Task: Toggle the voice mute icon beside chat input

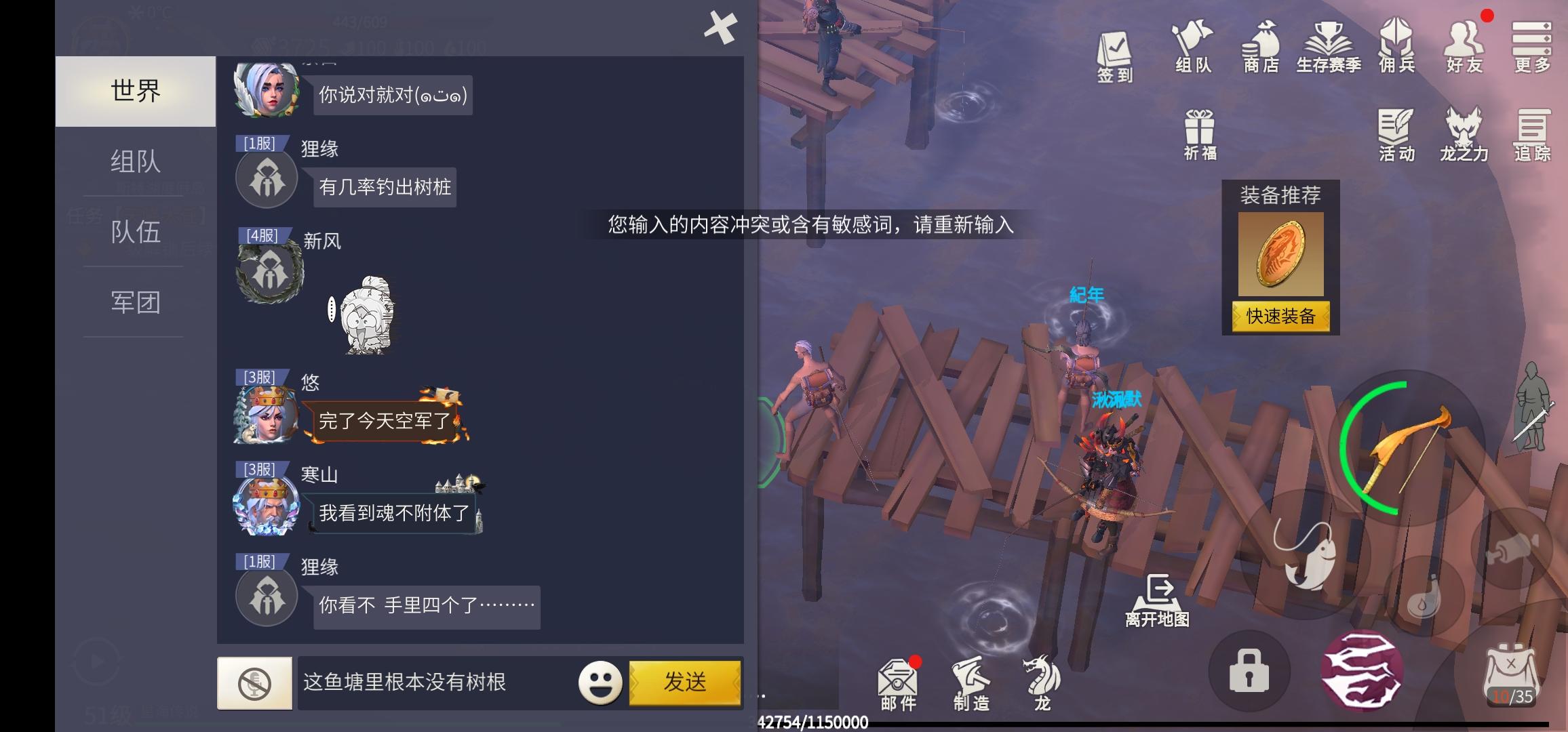Action: [254, 682]
